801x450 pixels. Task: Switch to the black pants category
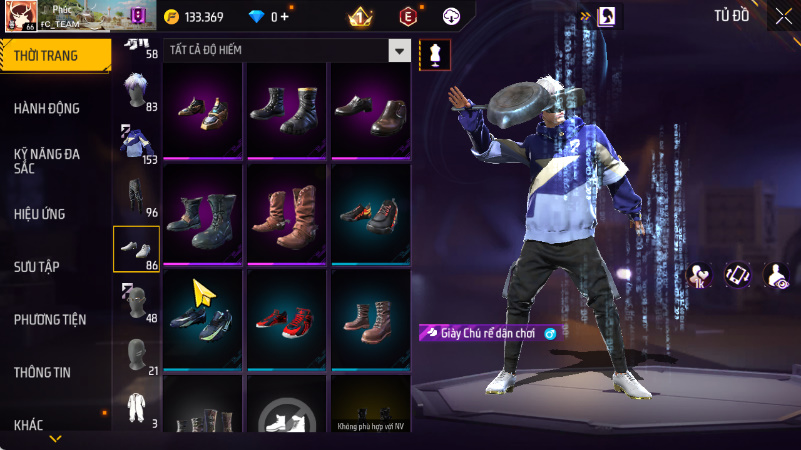click(136, 197)
